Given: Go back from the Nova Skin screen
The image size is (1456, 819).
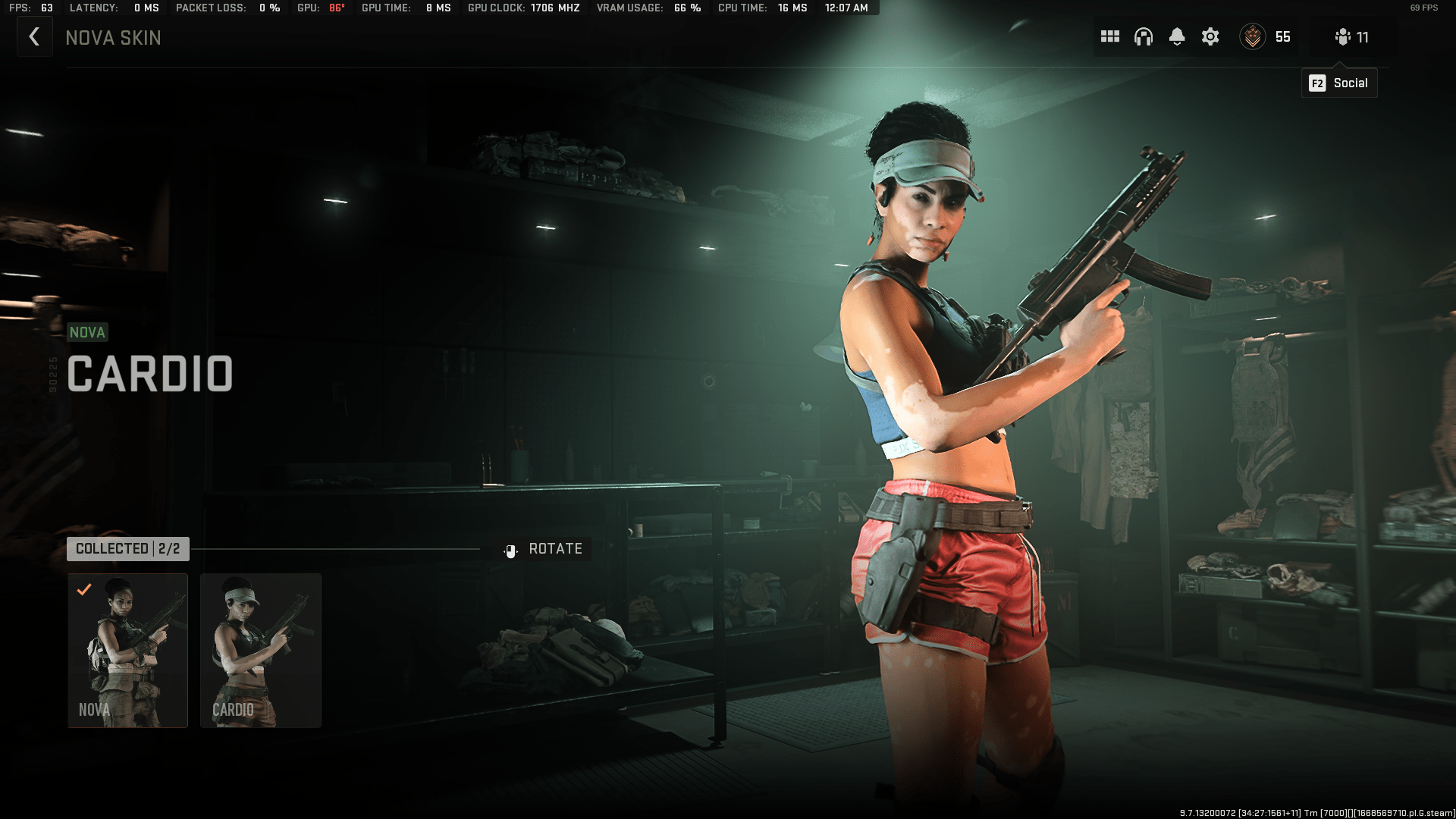Looking at the screenshot, I should (34, 37).
